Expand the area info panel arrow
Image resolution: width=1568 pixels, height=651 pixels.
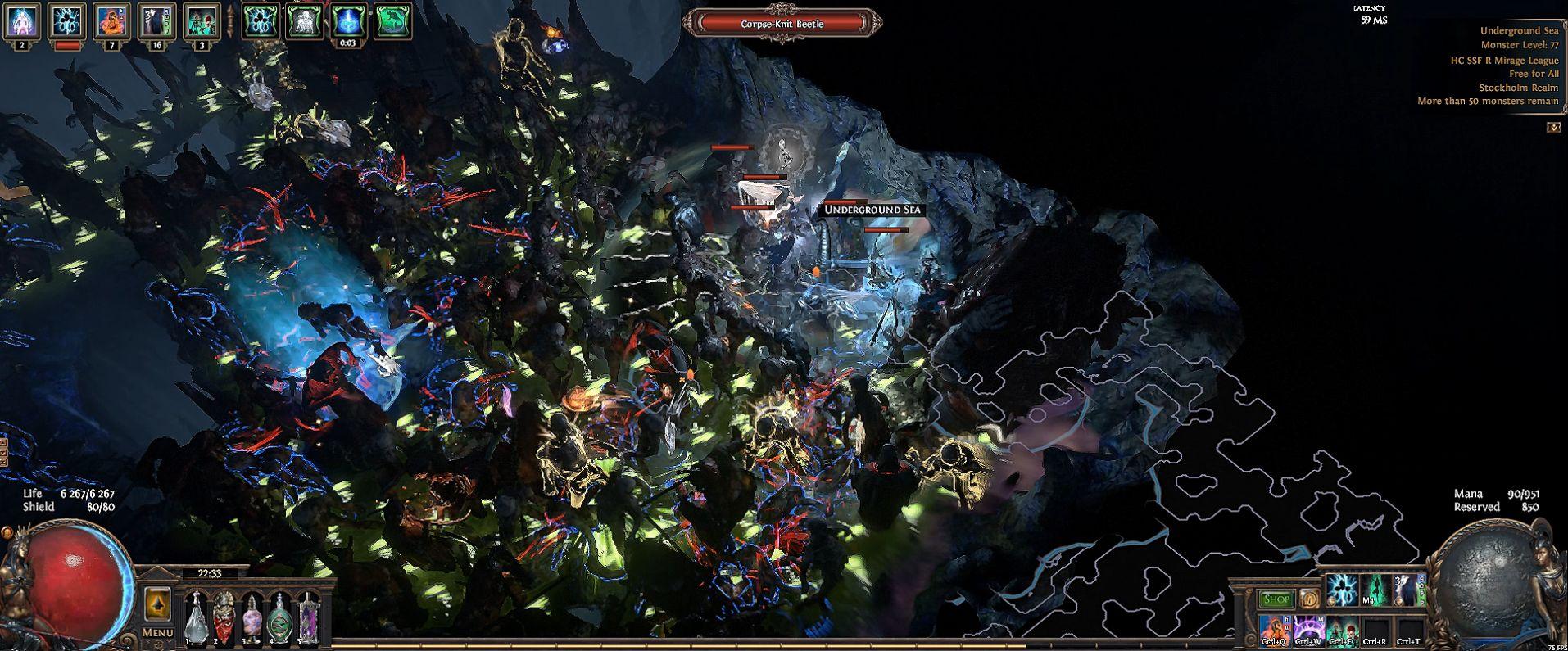tap(1552, 128)
